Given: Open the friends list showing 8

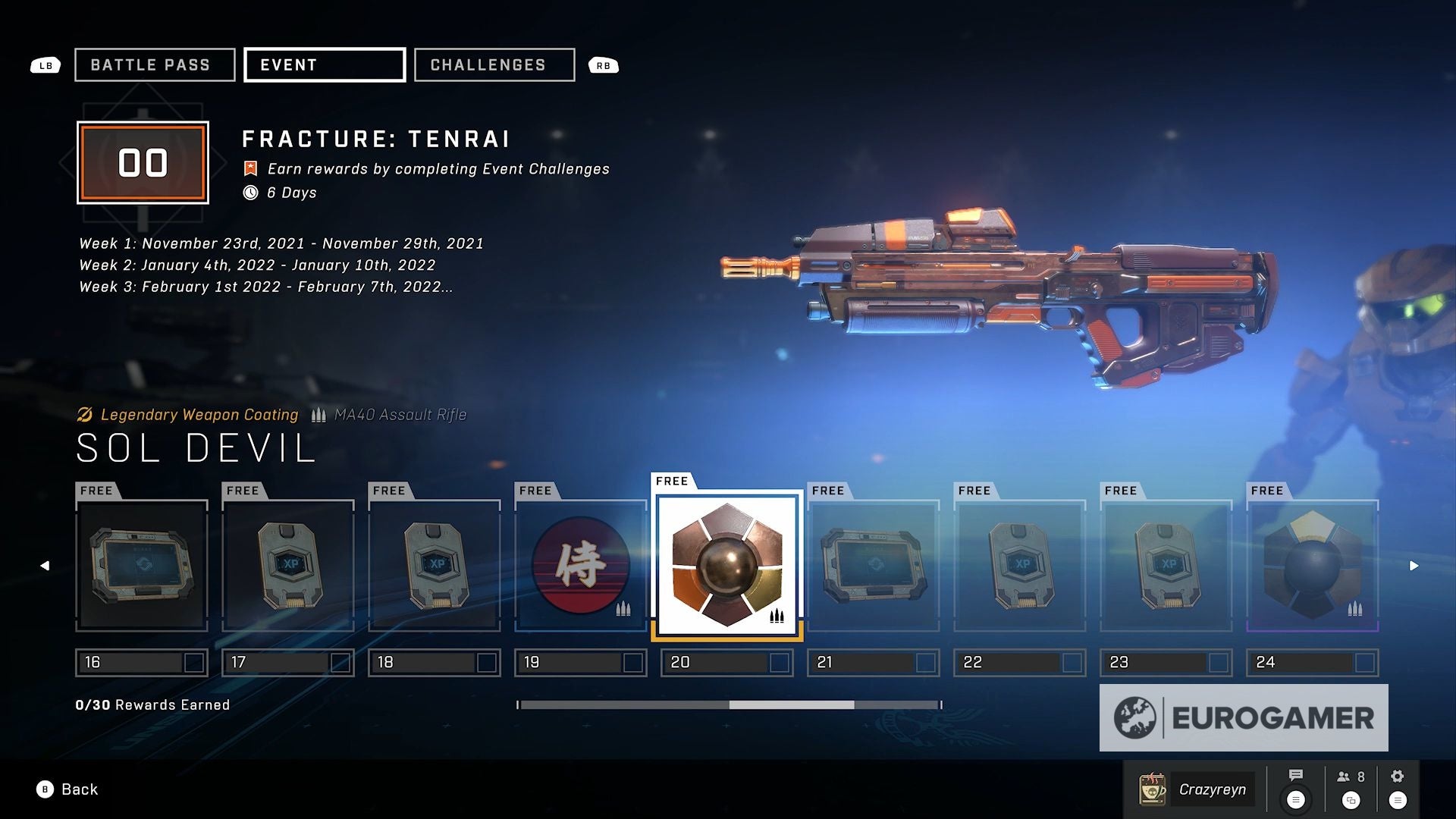Looking at the screenshot, I should tap(1351, 777).
